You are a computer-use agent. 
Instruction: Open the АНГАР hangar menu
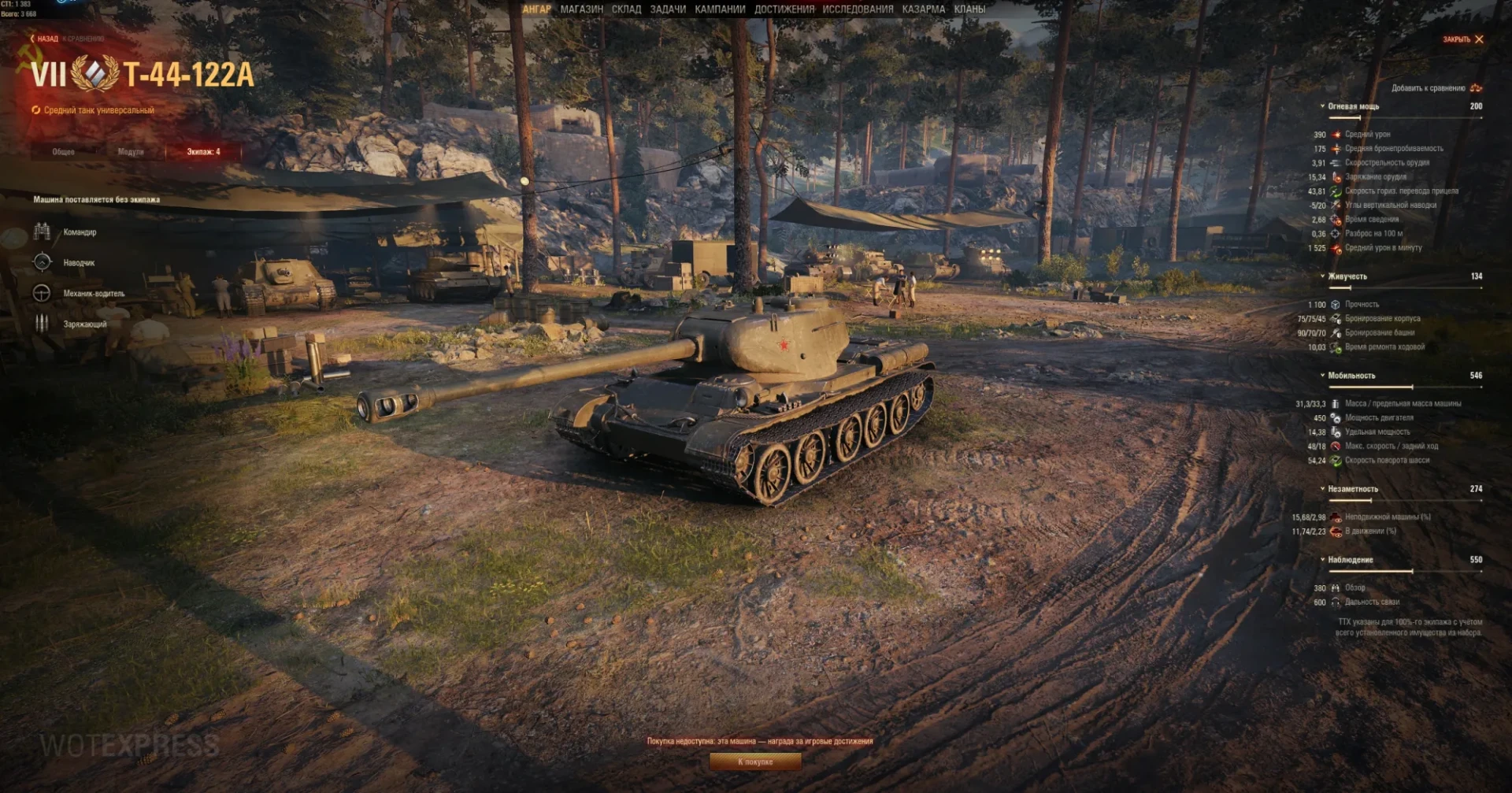(x=536, y=9)
